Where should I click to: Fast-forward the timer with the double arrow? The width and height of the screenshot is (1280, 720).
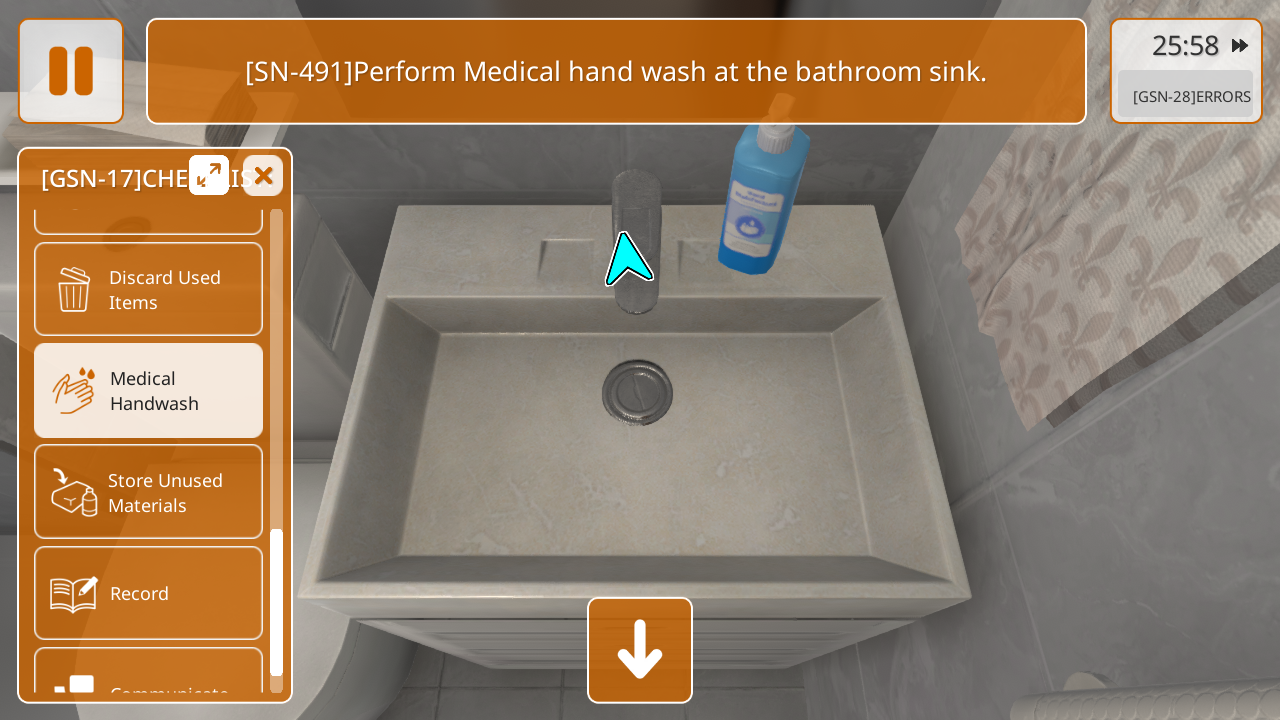coord(1240,46)
